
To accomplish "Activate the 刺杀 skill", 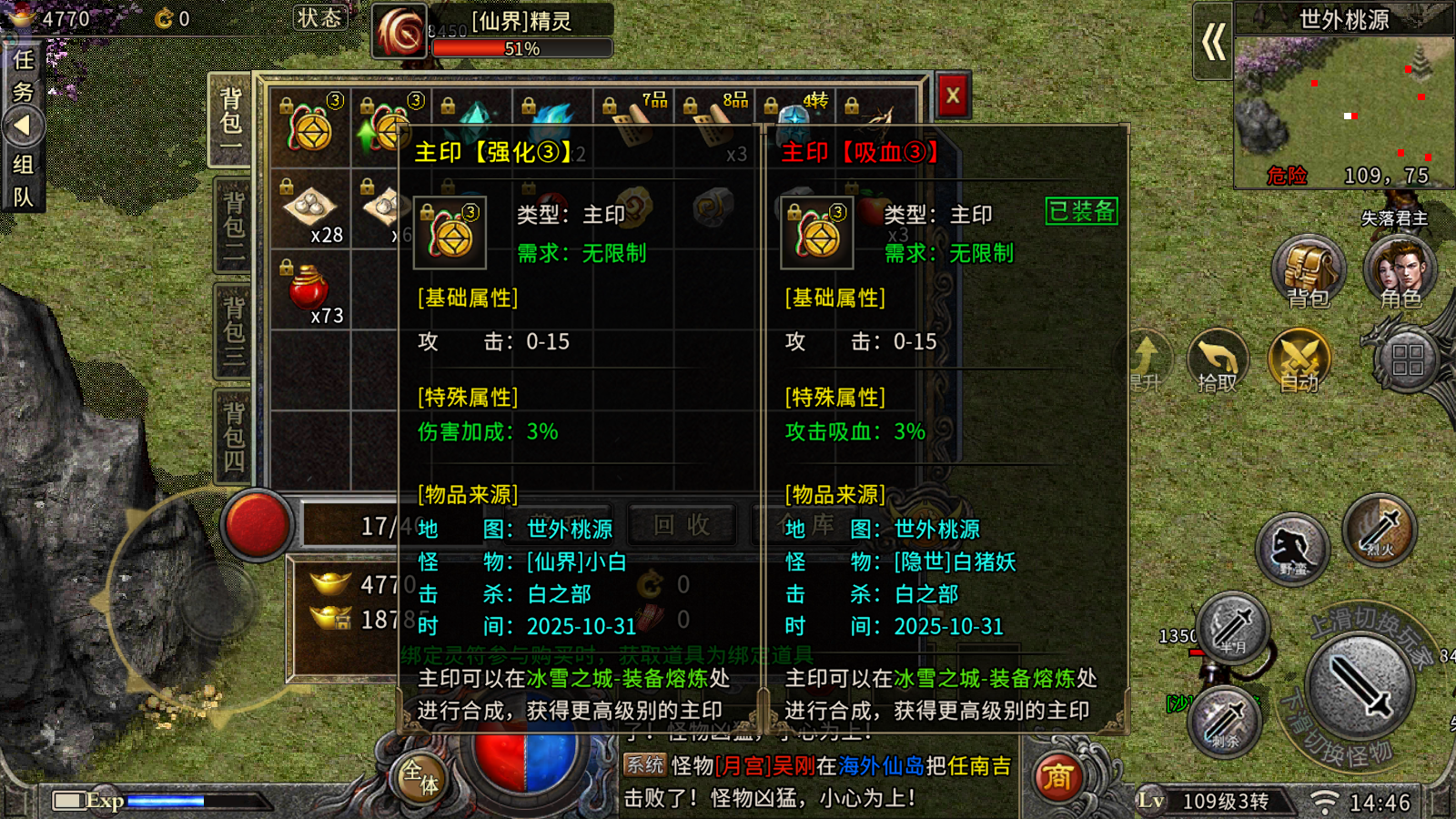I will click(x=1225, y=721).
